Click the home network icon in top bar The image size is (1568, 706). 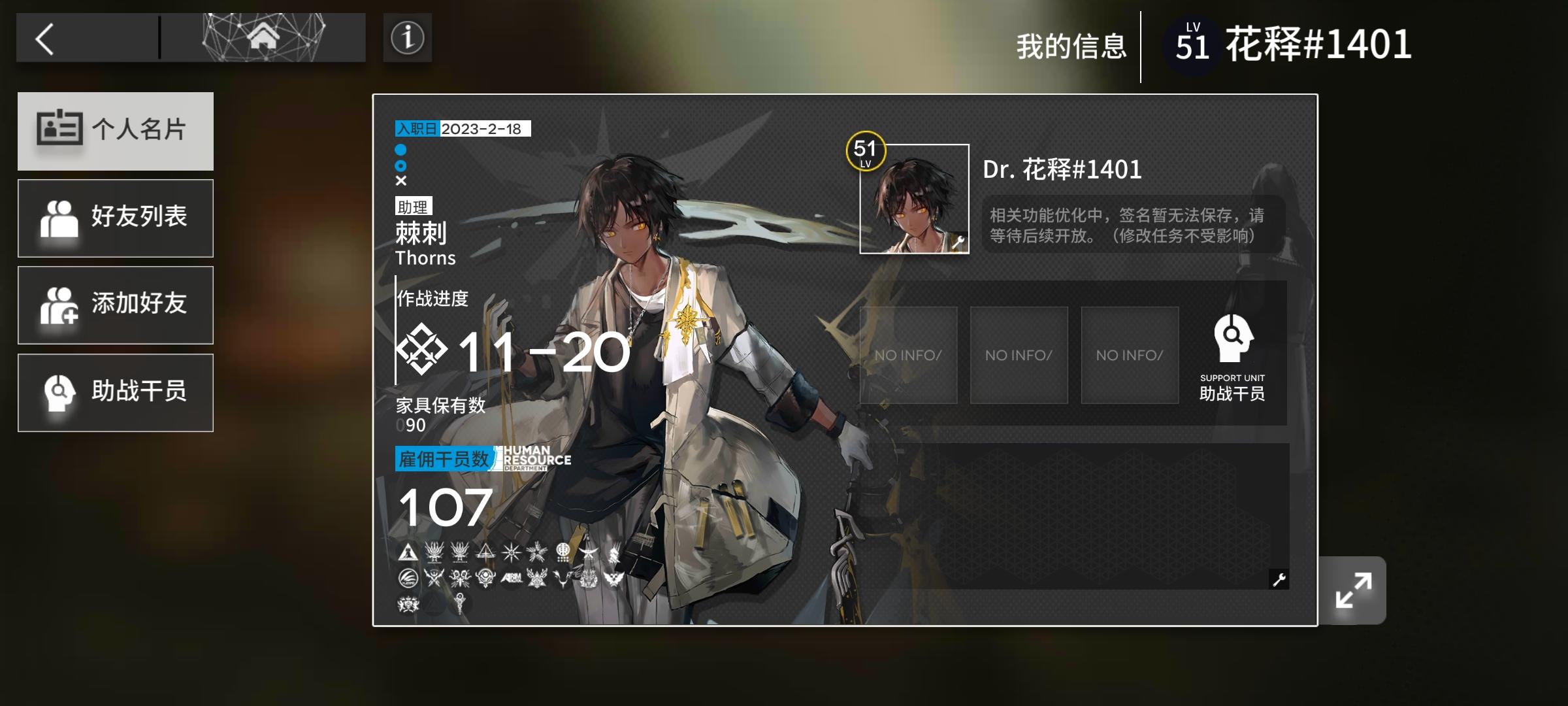pos(264,38)
